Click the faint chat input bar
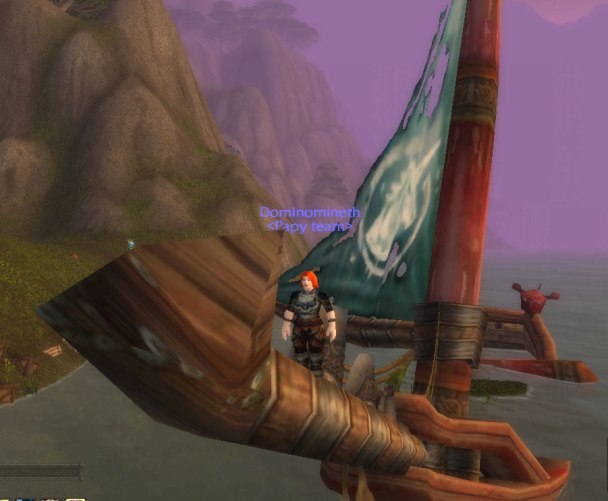This screenshot has width=608, height=501. tap(40, 471)
